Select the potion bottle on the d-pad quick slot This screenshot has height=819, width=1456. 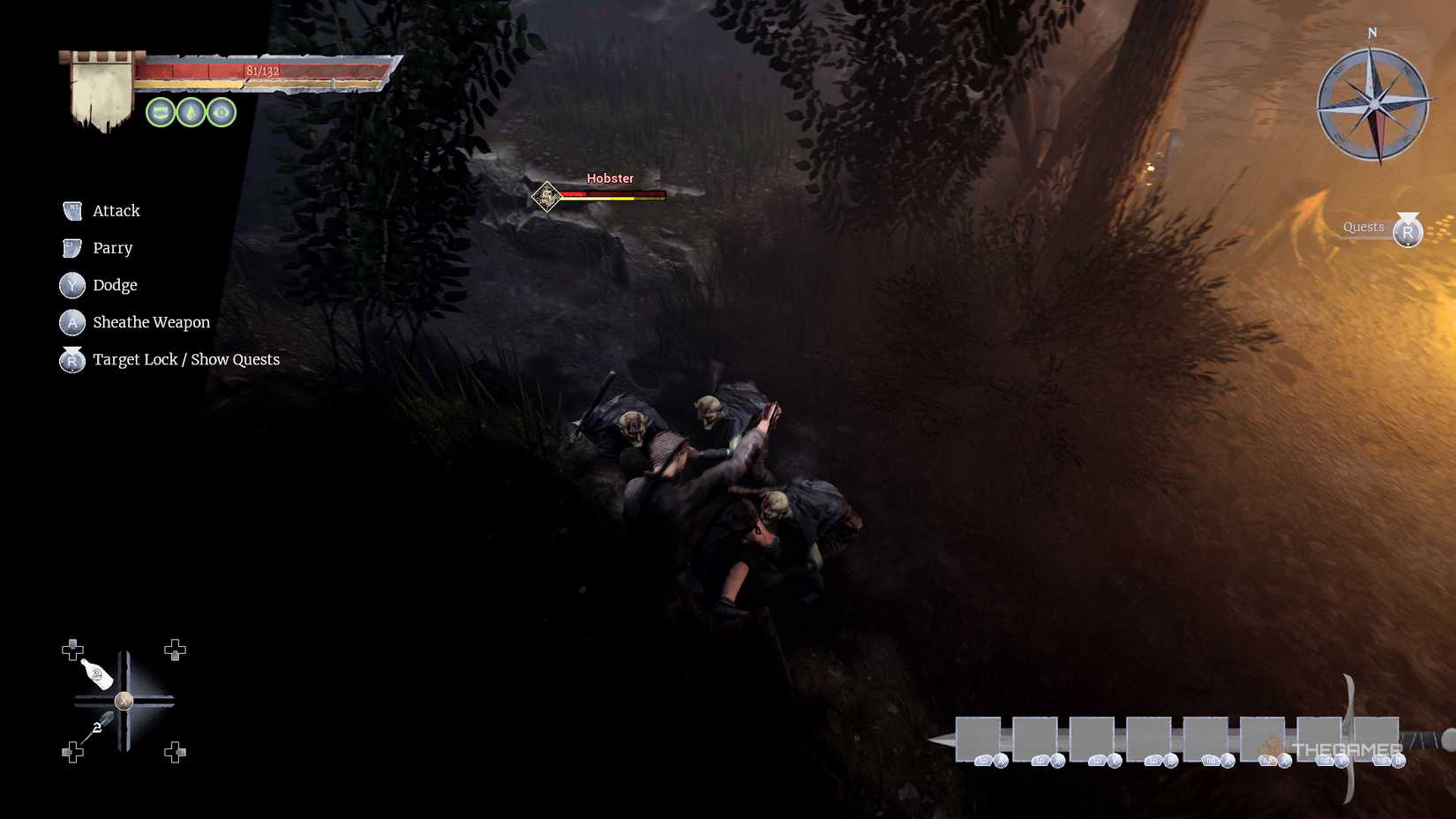coord(97,675)
